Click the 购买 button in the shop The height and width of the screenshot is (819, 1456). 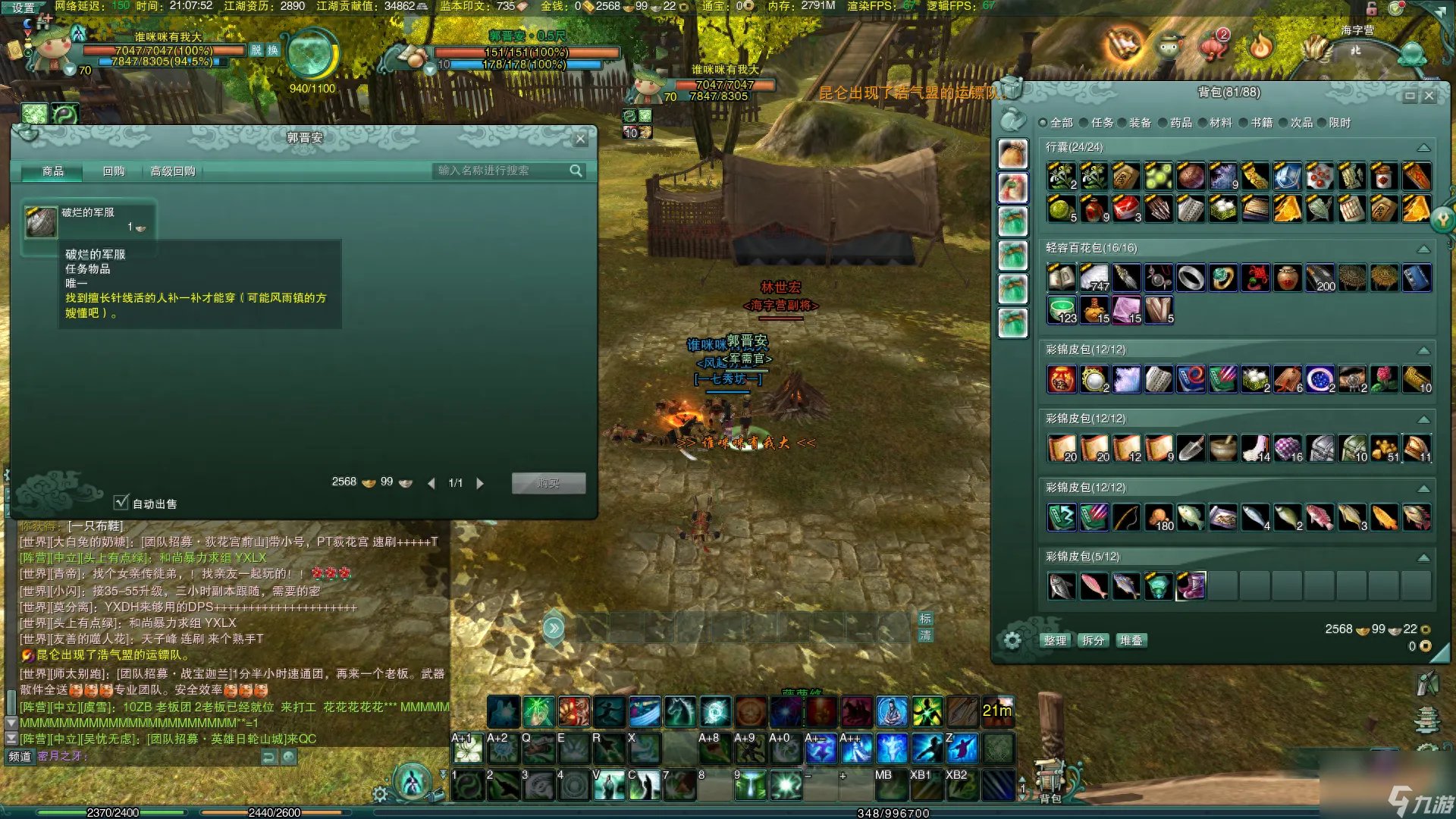click(x=548, y=483)
